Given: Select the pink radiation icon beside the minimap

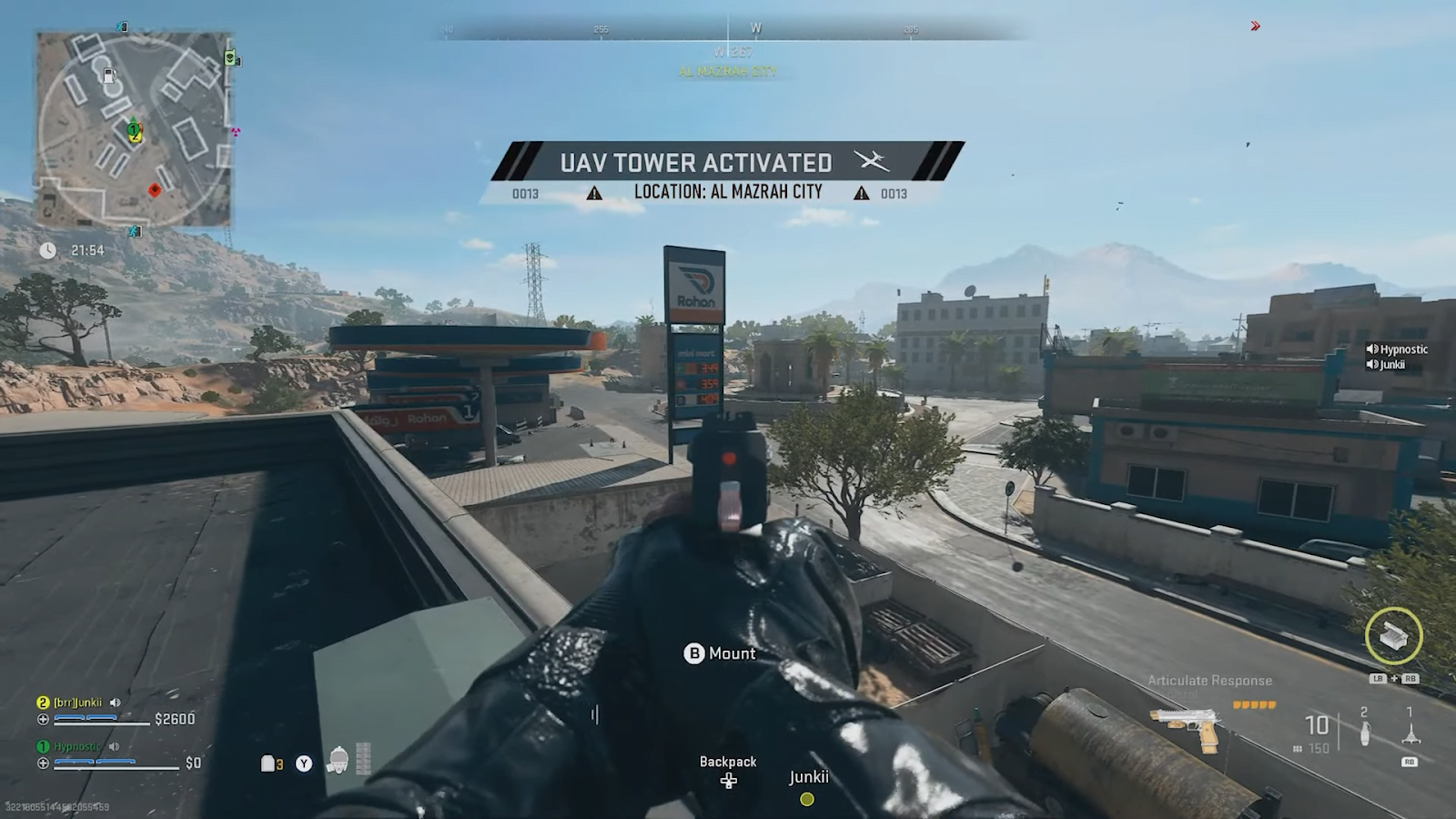Looking at the screenshot, I should (x=235, y=132).
